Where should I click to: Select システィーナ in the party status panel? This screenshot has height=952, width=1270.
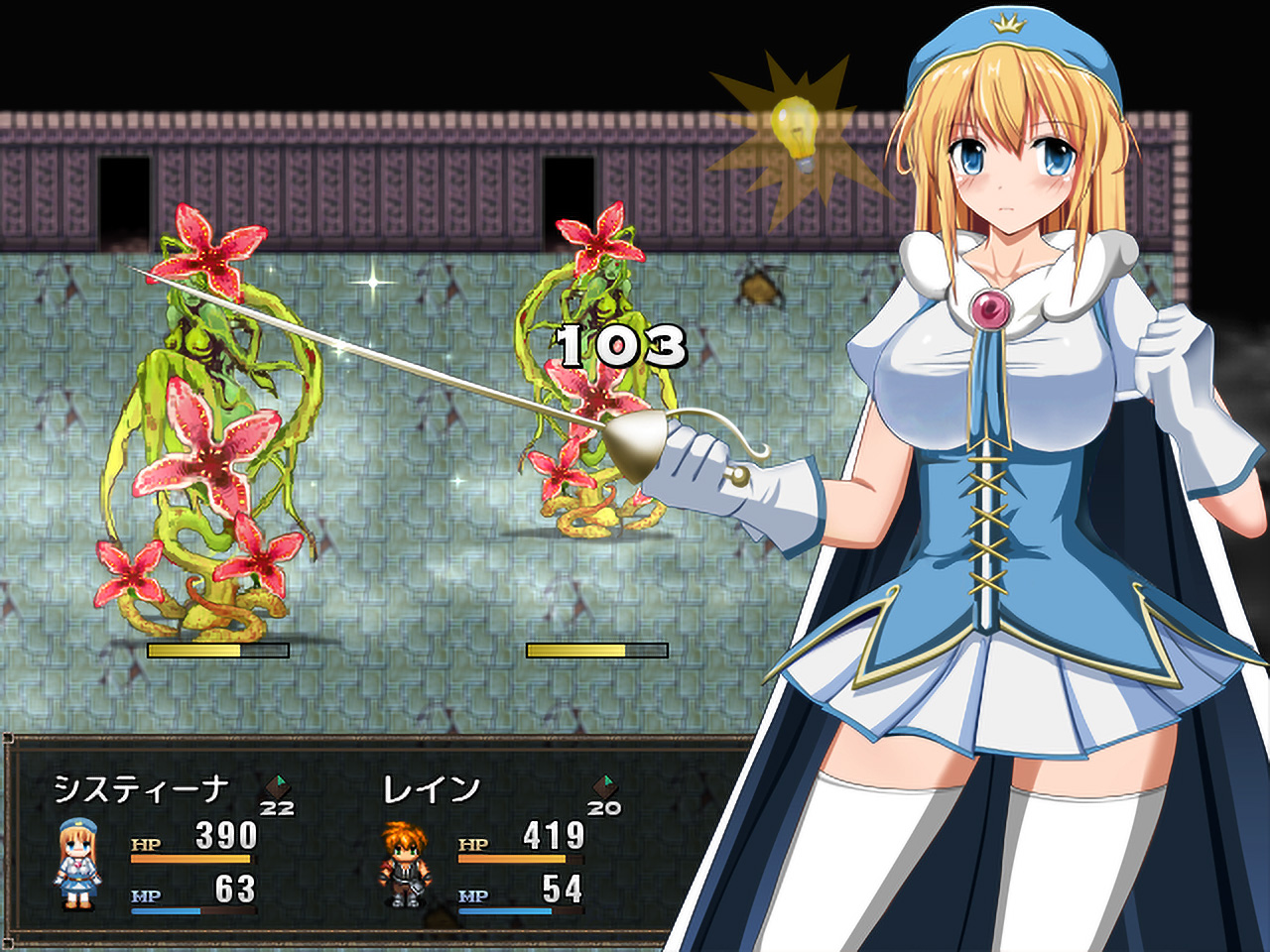(142, 789)
